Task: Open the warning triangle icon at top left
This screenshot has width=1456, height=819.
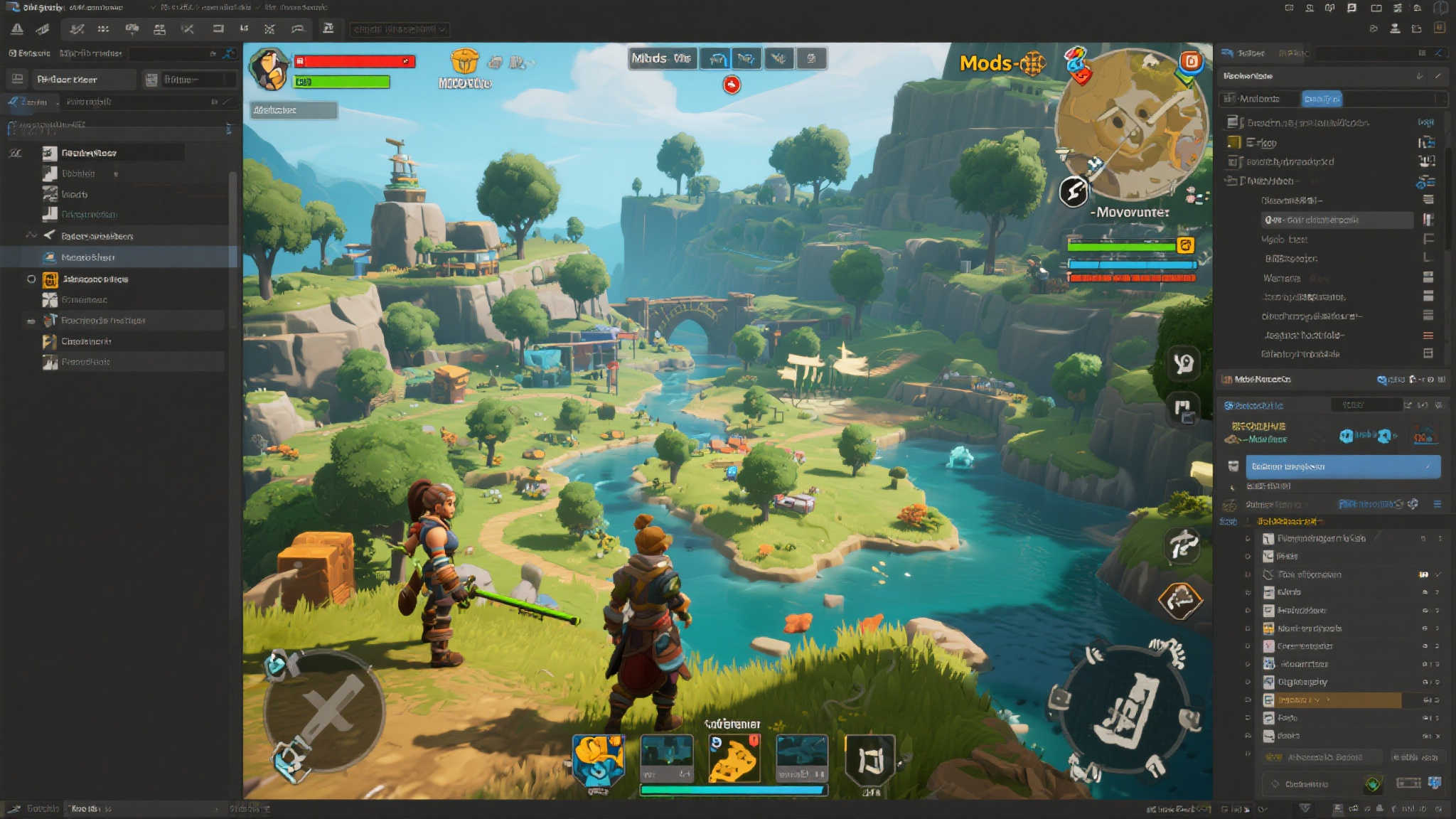Action: pos(18,29)
